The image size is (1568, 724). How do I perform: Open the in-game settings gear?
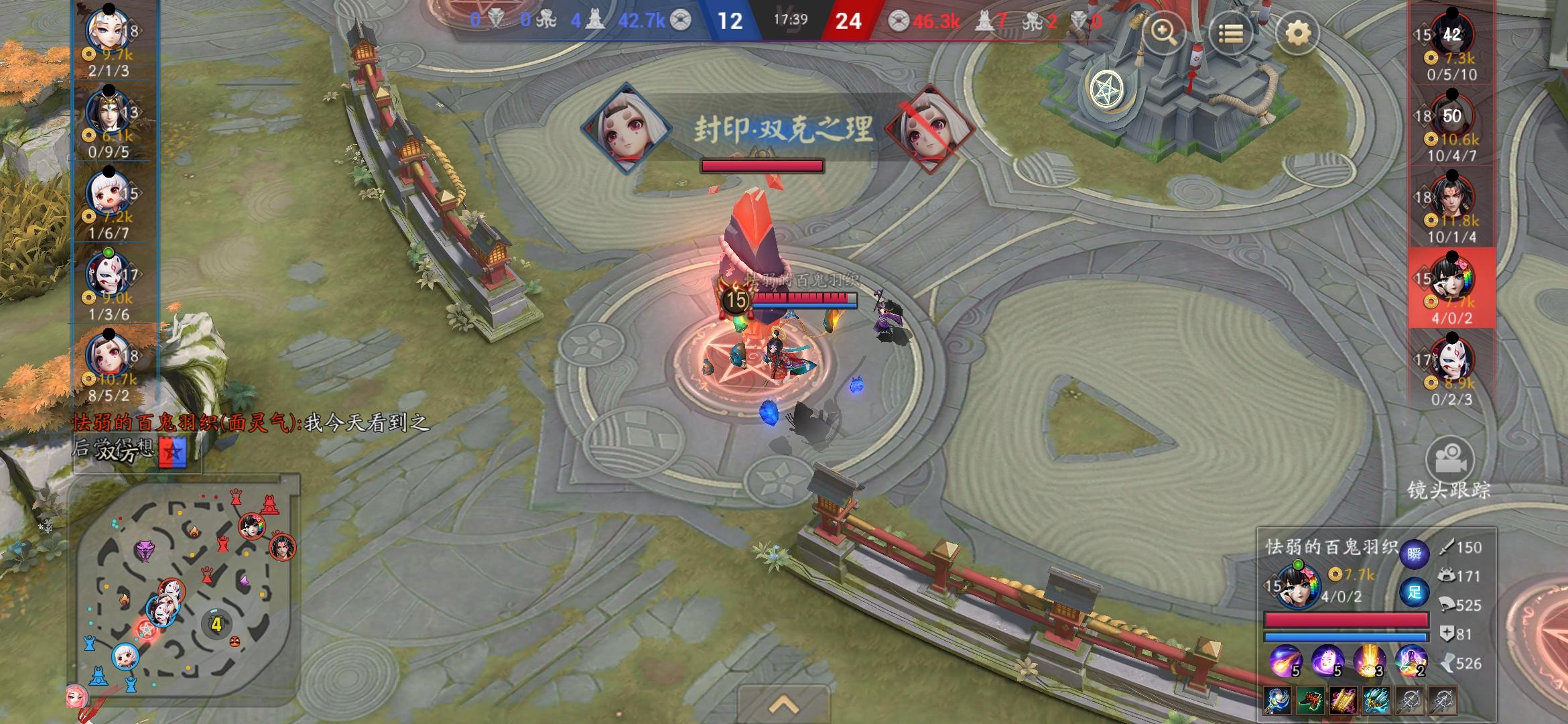[1295, 30]
